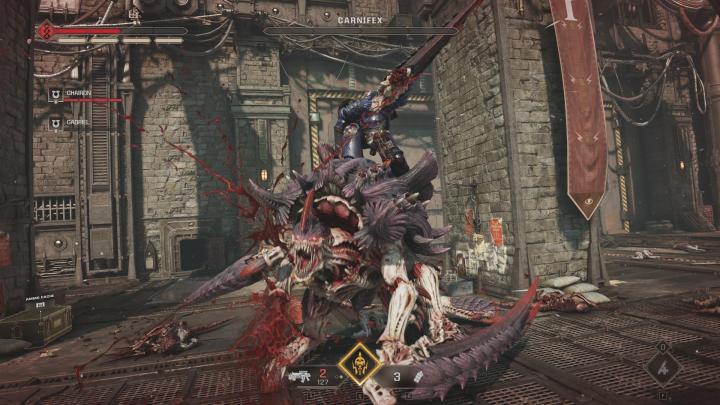
Task: Click the diamond-shaped equipment slot icon
Action: [661, 366]
